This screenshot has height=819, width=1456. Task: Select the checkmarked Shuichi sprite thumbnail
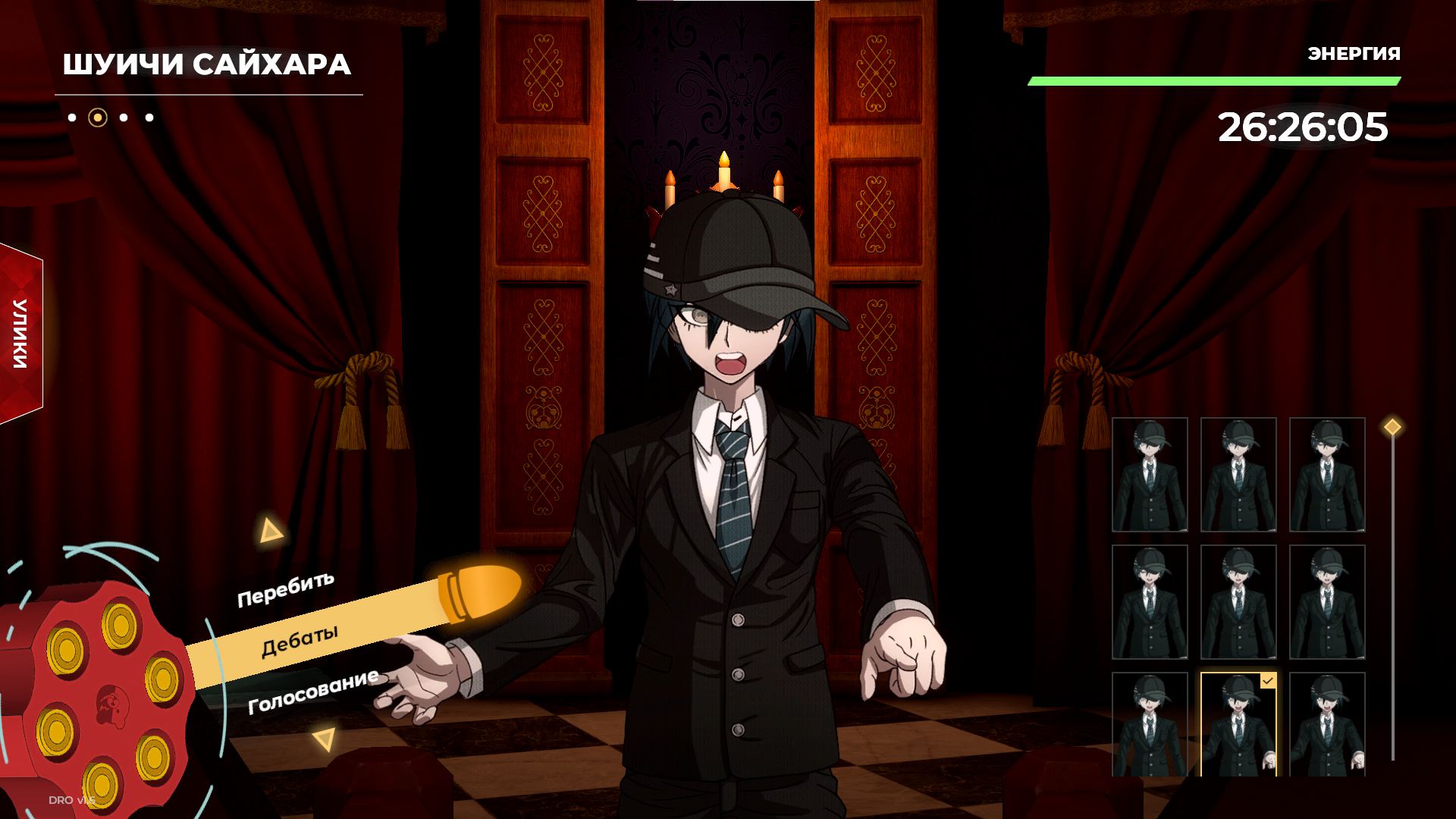click(1238, 724)
